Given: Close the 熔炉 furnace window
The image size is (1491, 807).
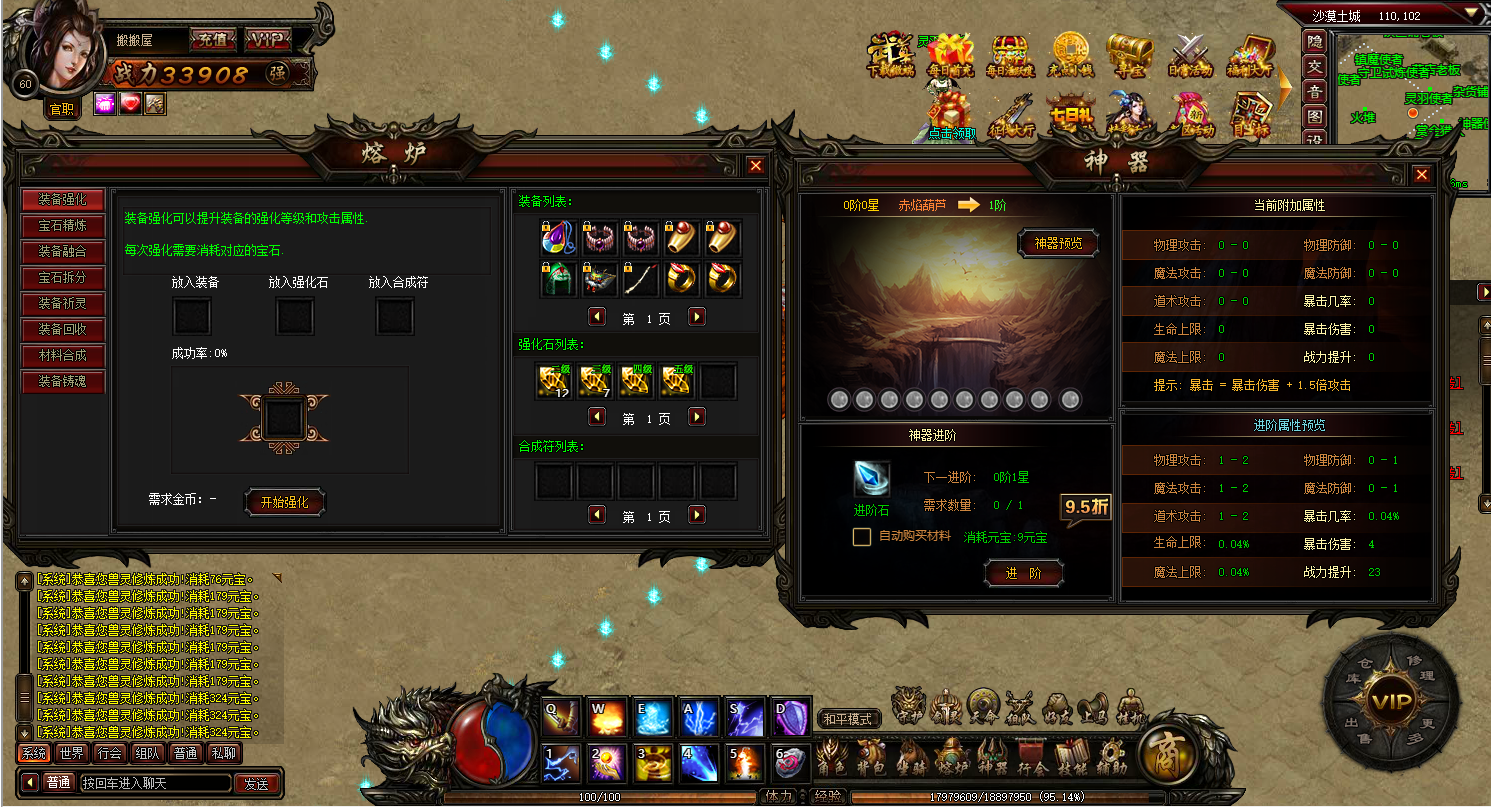Looking at the screenshot, I should [x=756, y=166].
